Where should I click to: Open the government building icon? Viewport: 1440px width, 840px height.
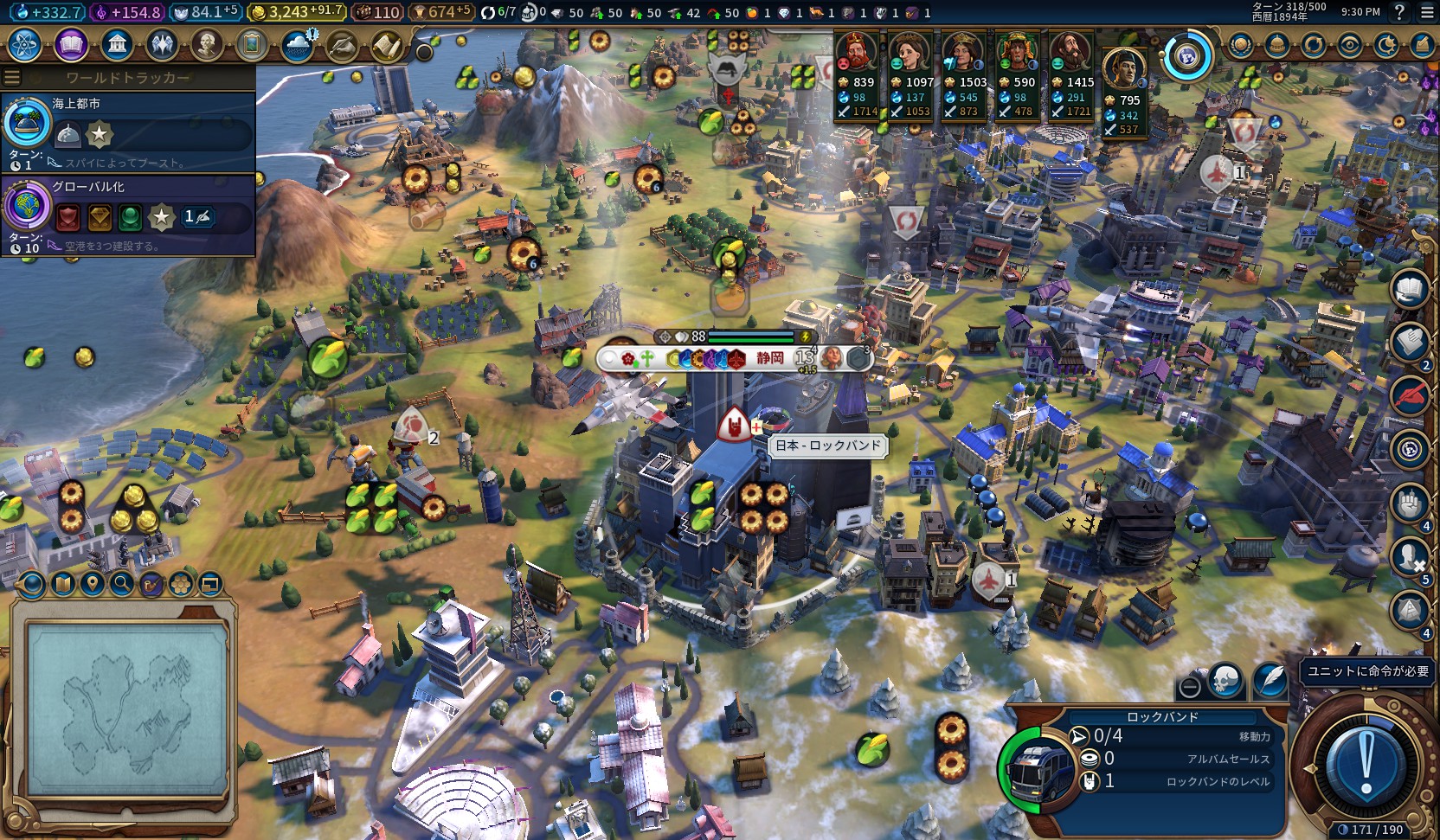[x=116, y=44]
